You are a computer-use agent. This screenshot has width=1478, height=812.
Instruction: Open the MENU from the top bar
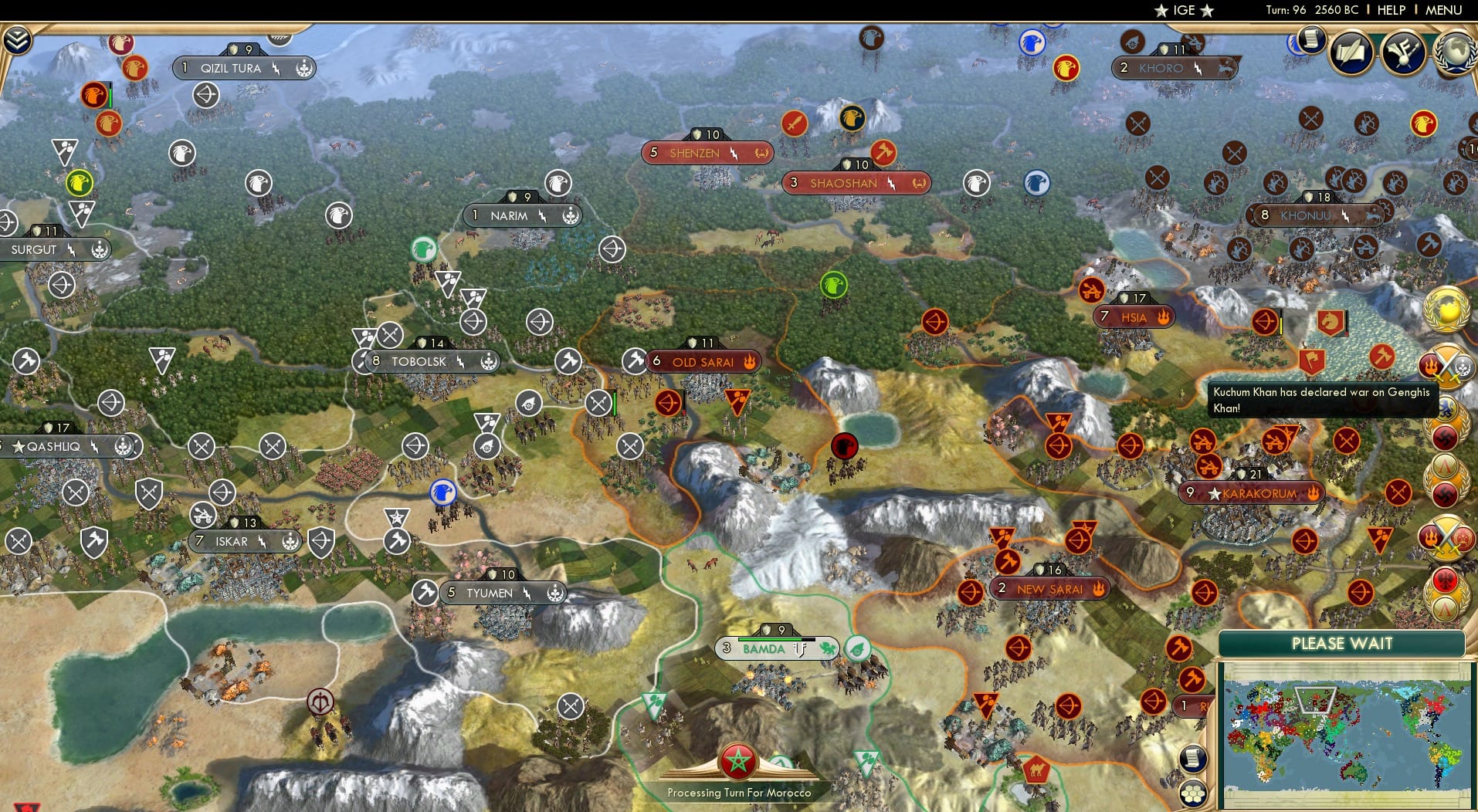(1446, 10)
